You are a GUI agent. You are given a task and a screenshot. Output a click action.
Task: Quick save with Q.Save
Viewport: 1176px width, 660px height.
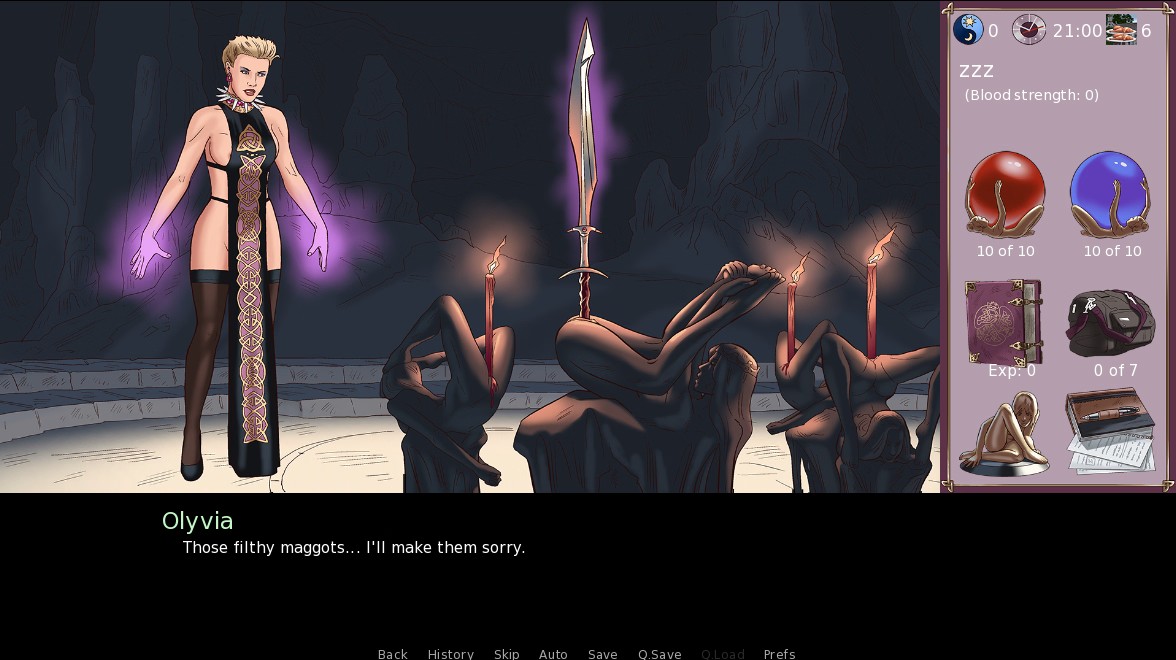click(x=659, y=654)
